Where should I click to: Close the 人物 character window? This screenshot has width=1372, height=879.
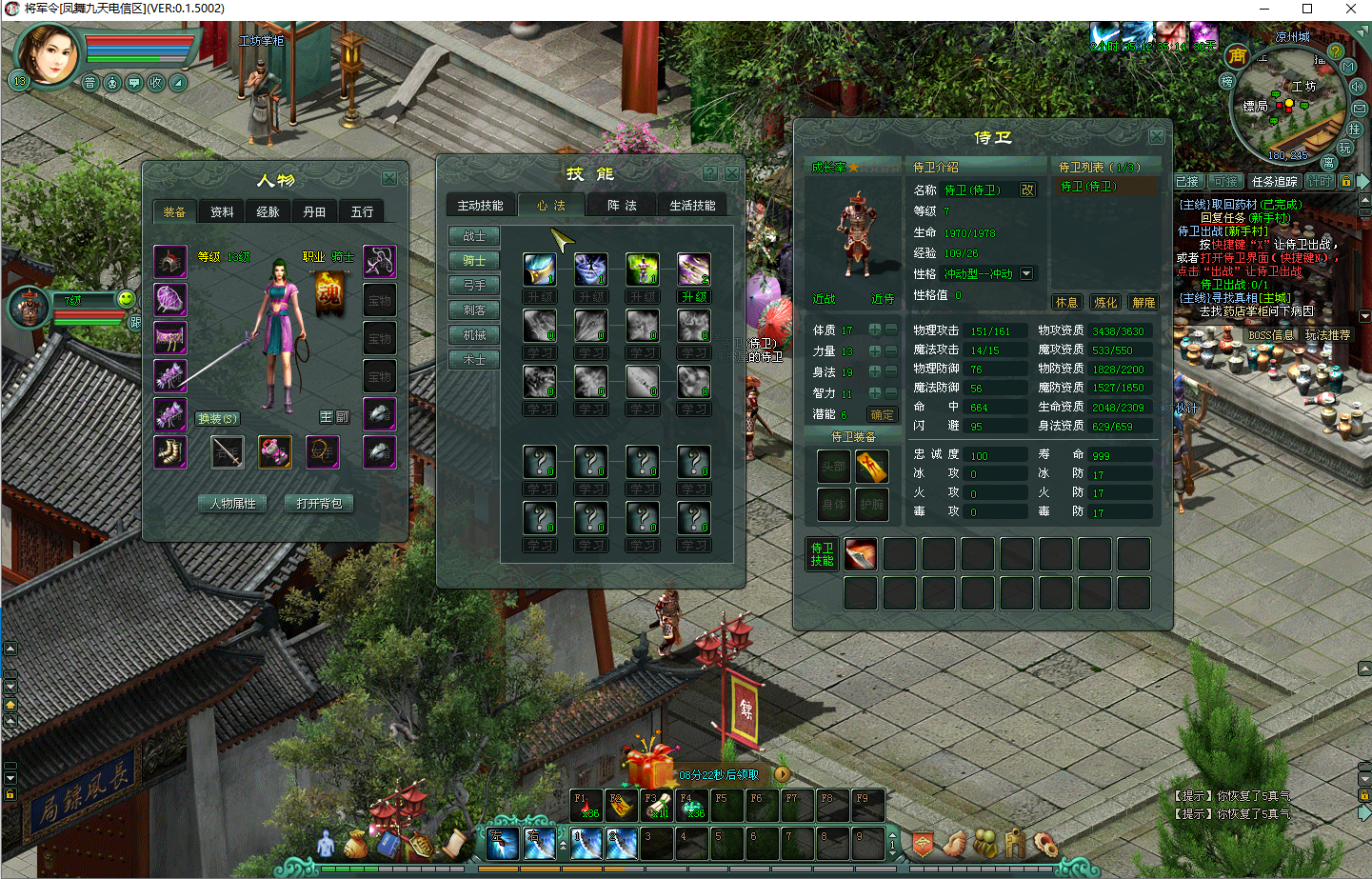[x=389, y=178]
